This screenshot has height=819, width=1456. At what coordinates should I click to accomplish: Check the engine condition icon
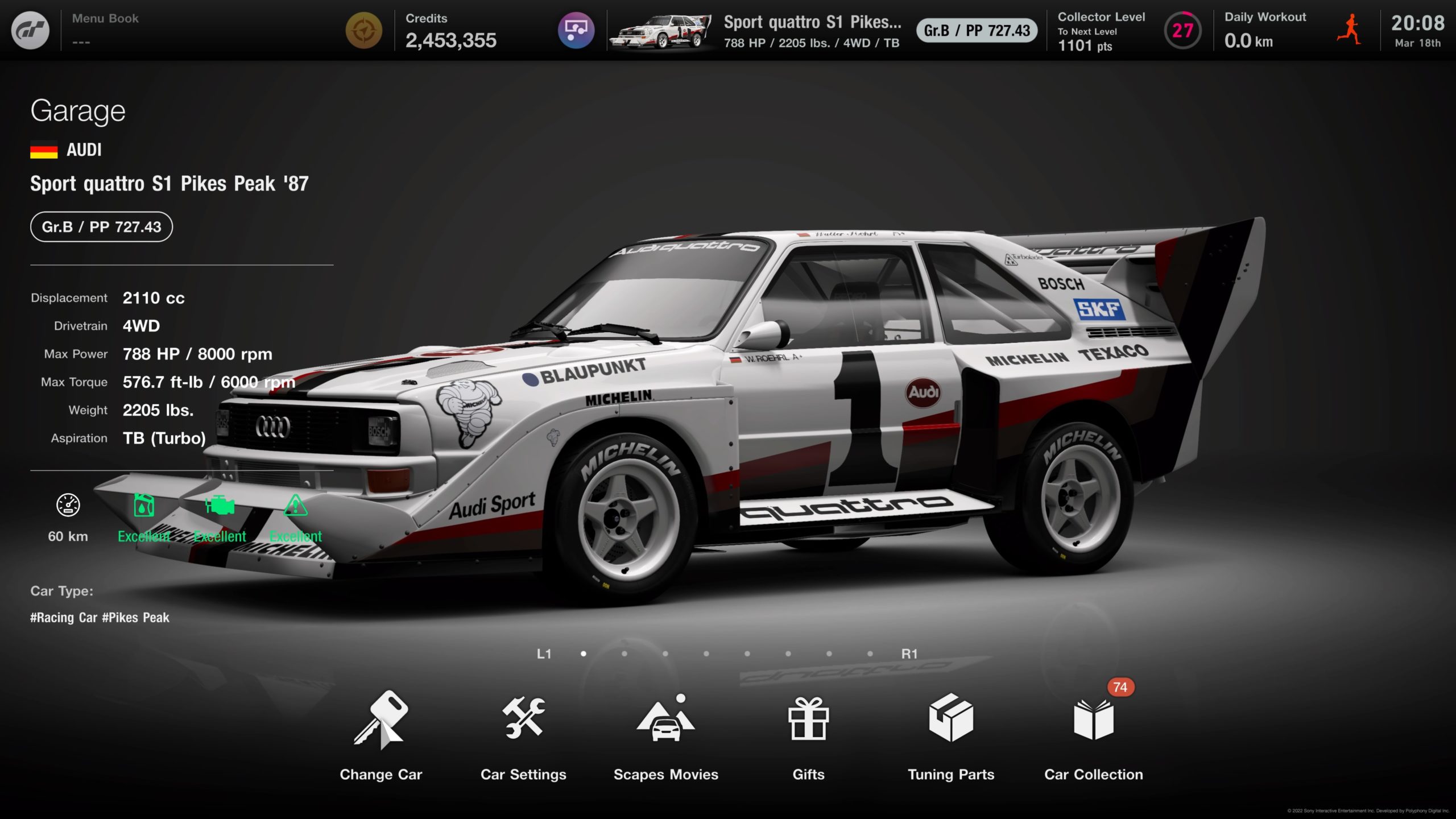(x=220, y=506)
